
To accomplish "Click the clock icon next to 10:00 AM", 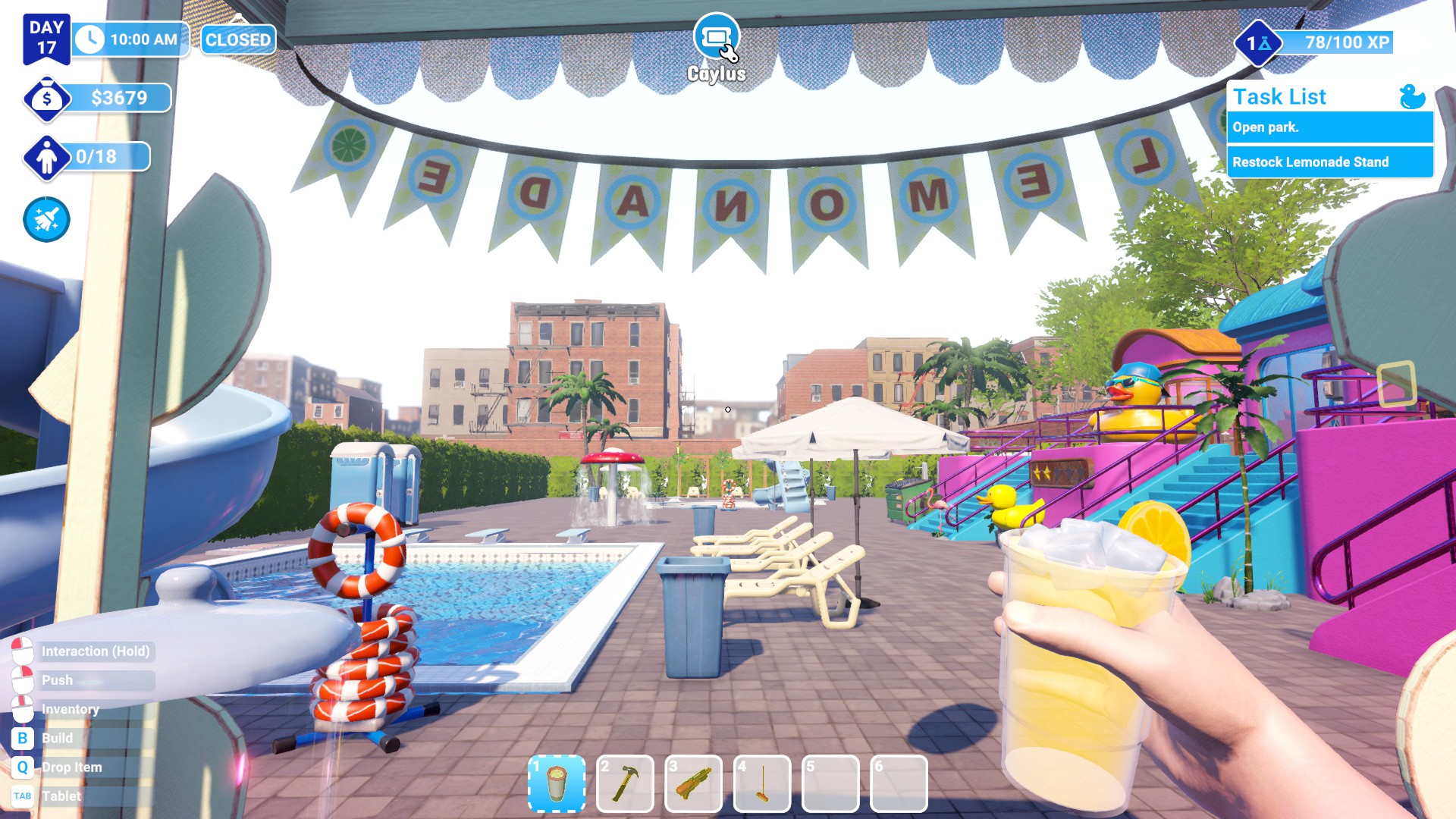I will (x=91, y=39).
